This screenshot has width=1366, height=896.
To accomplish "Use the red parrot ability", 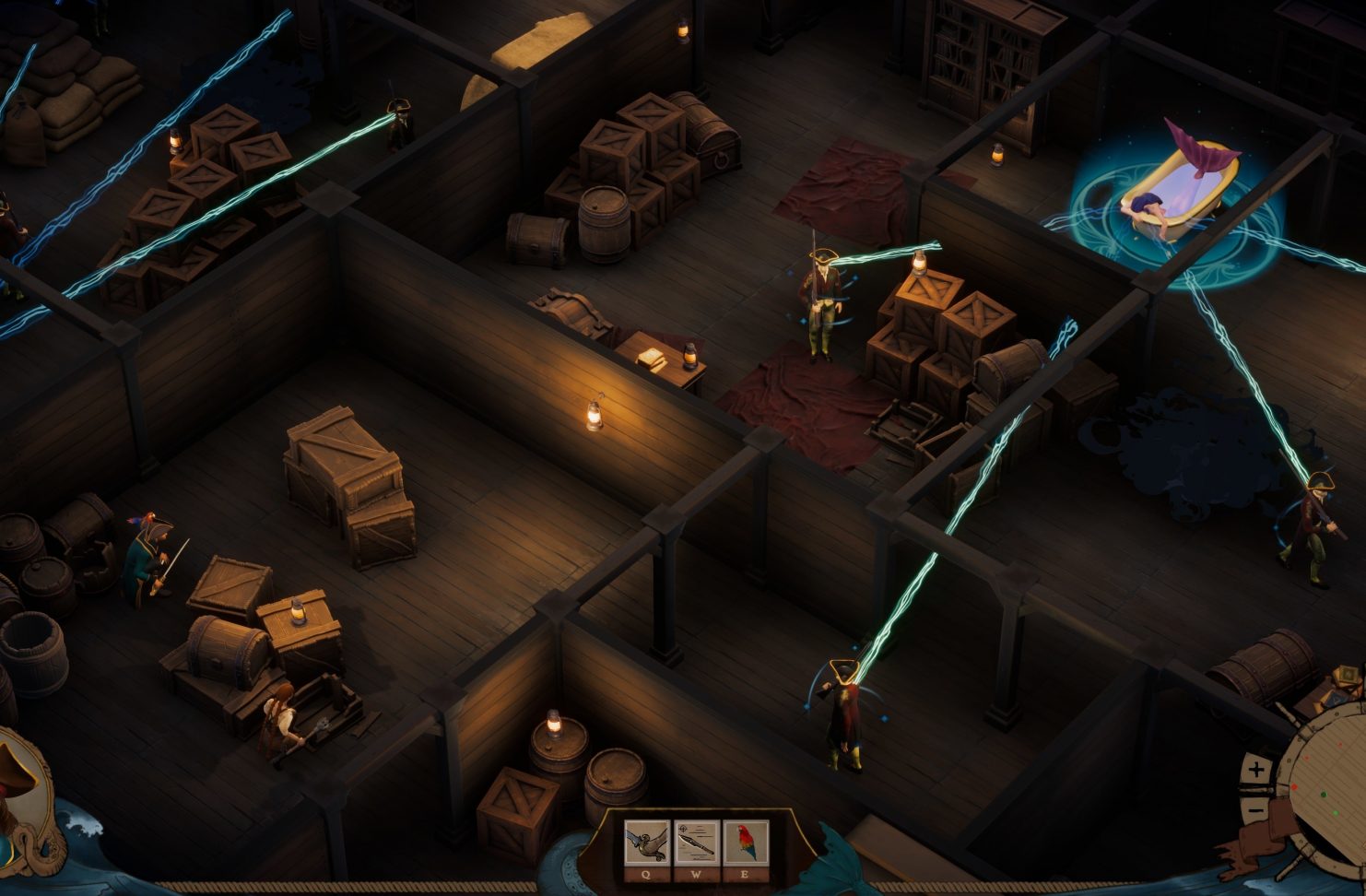I will click(746, 843).
